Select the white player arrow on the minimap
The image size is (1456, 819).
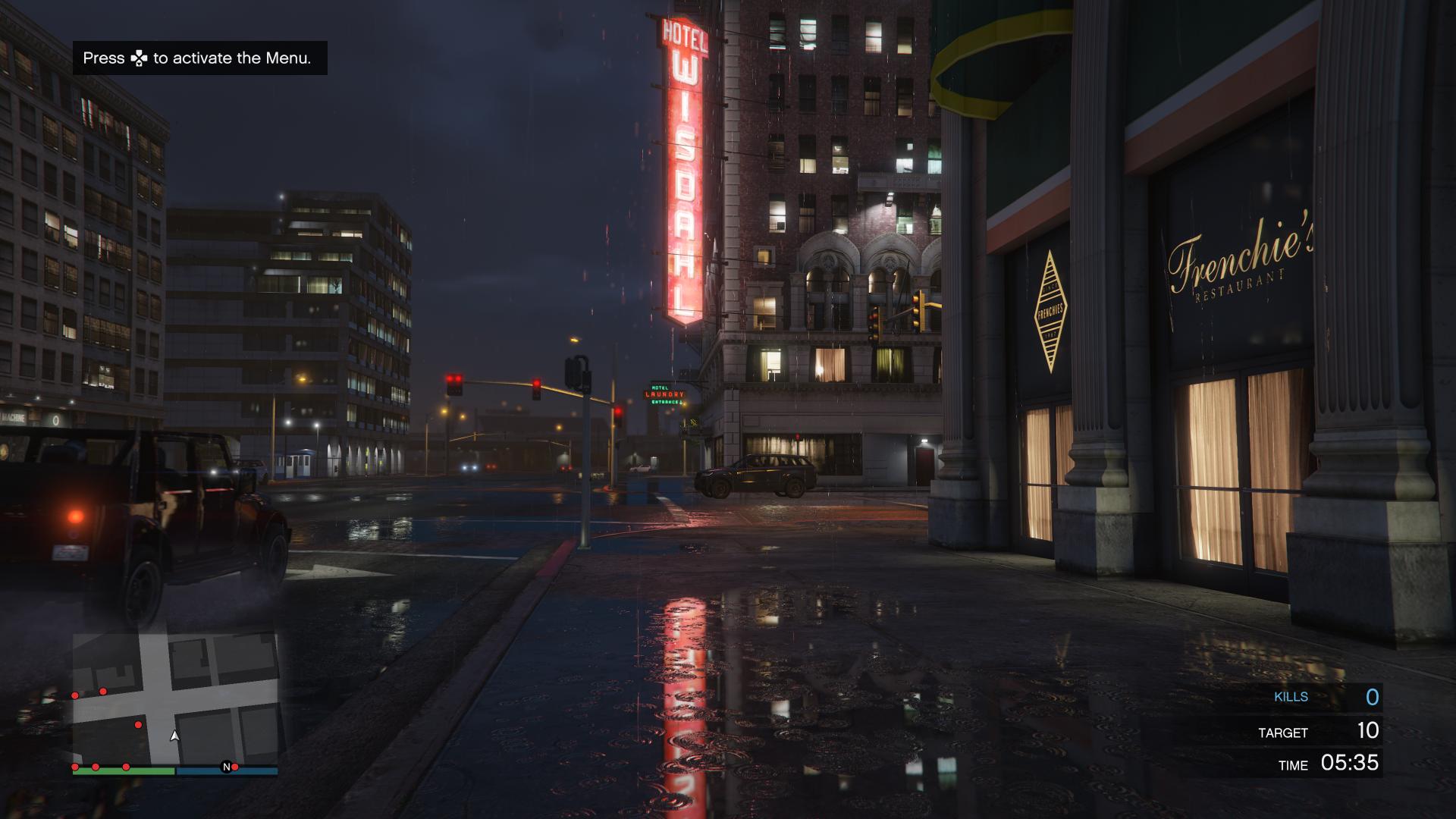174,737
